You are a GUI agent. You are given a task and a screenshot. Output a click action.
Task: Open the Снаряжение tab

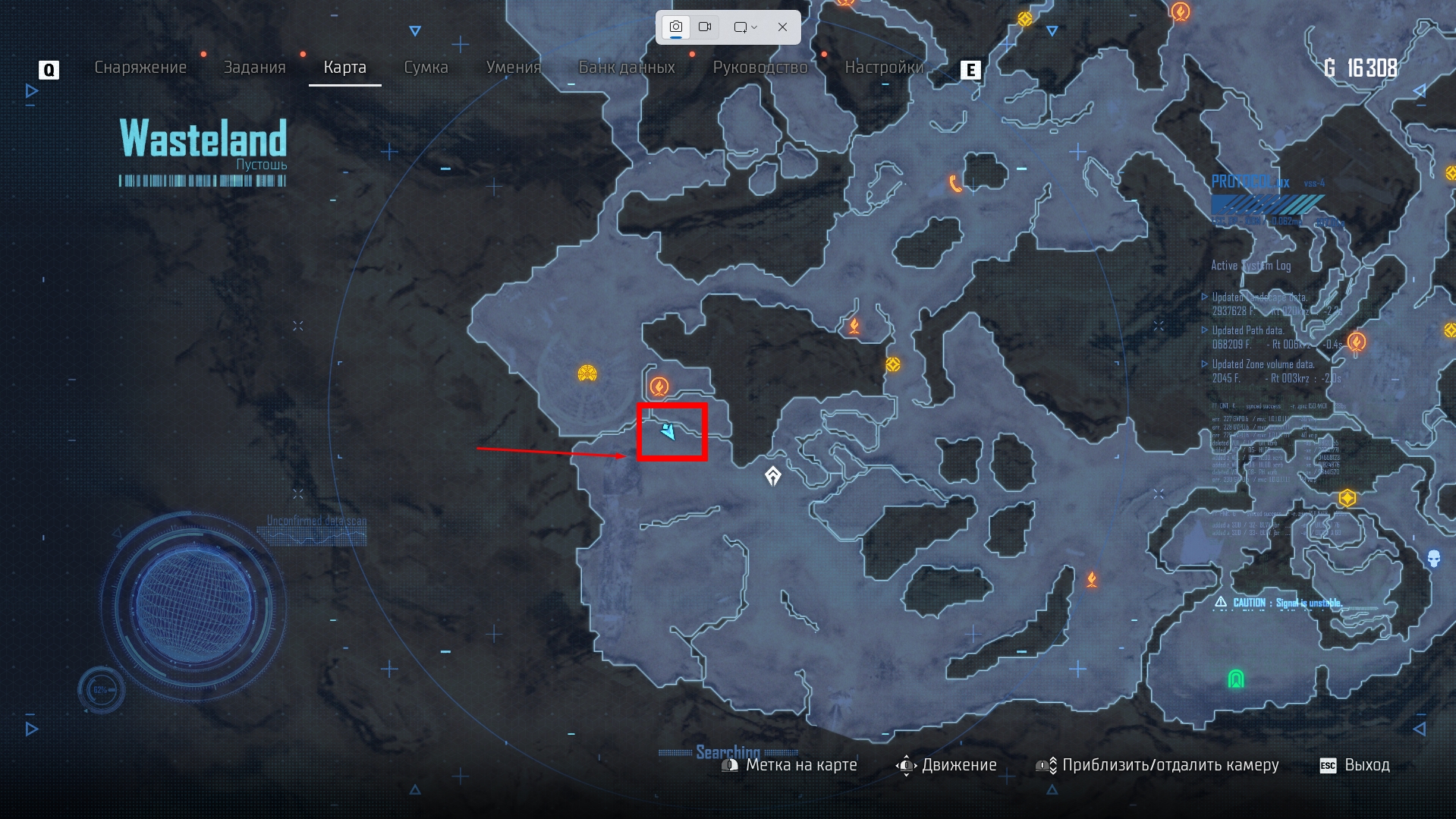tap(140, 68)
